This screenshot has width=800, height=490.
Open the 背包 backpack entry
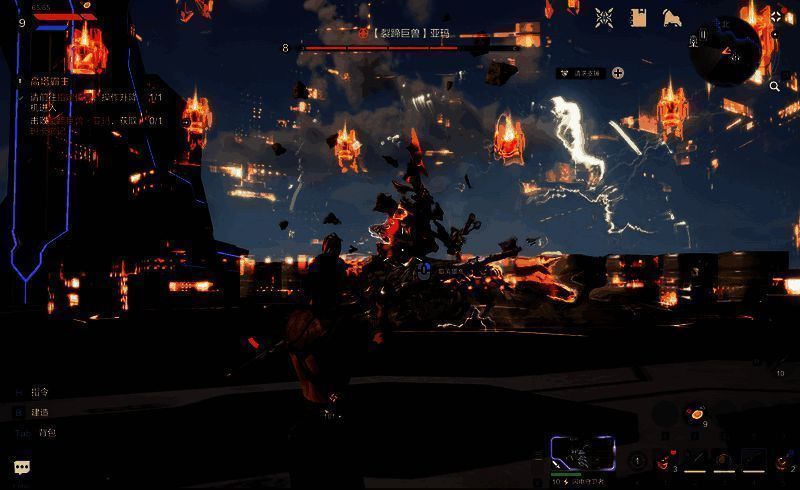pyautogui.click(x=47, y=432)
